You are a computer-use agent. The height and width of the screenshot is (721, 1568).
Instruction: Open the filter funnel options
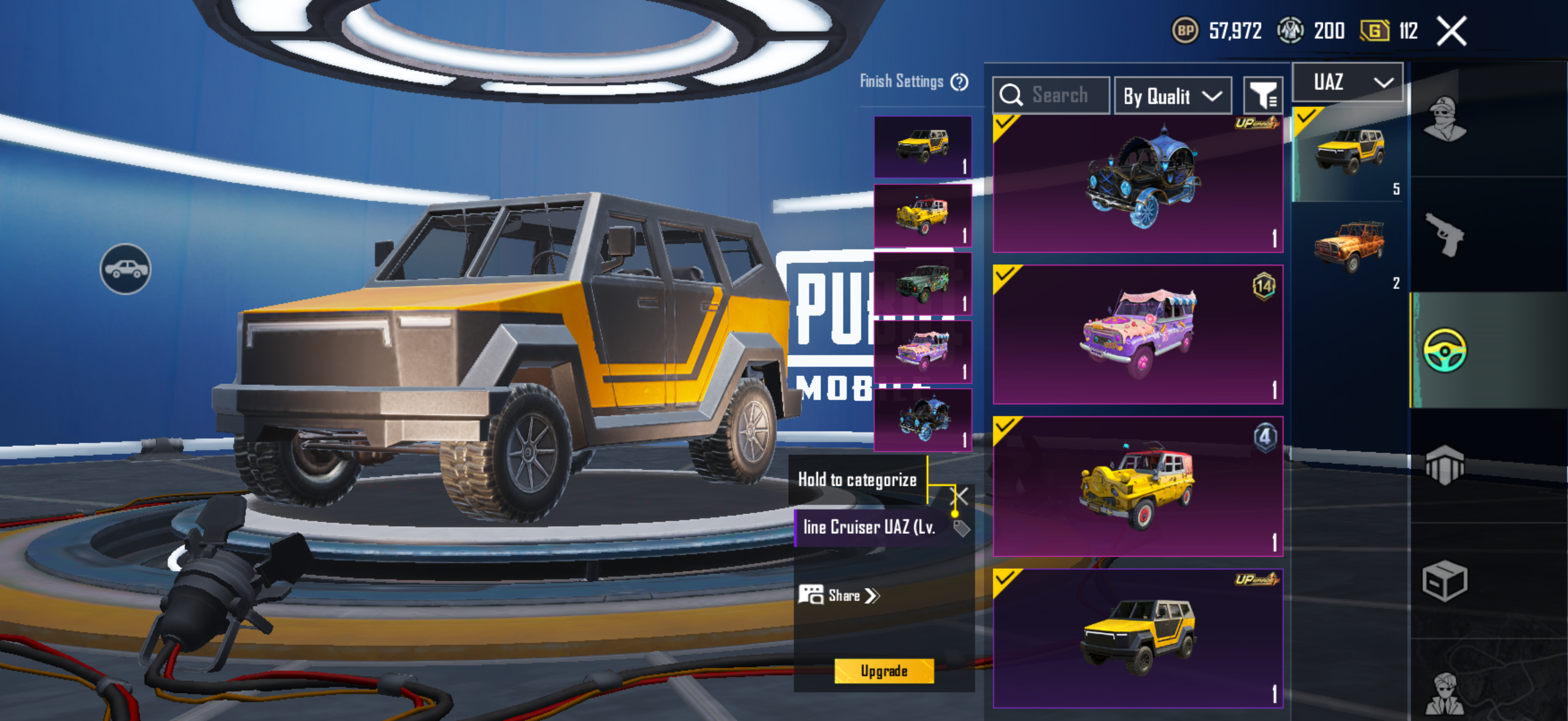[1262, 96]
